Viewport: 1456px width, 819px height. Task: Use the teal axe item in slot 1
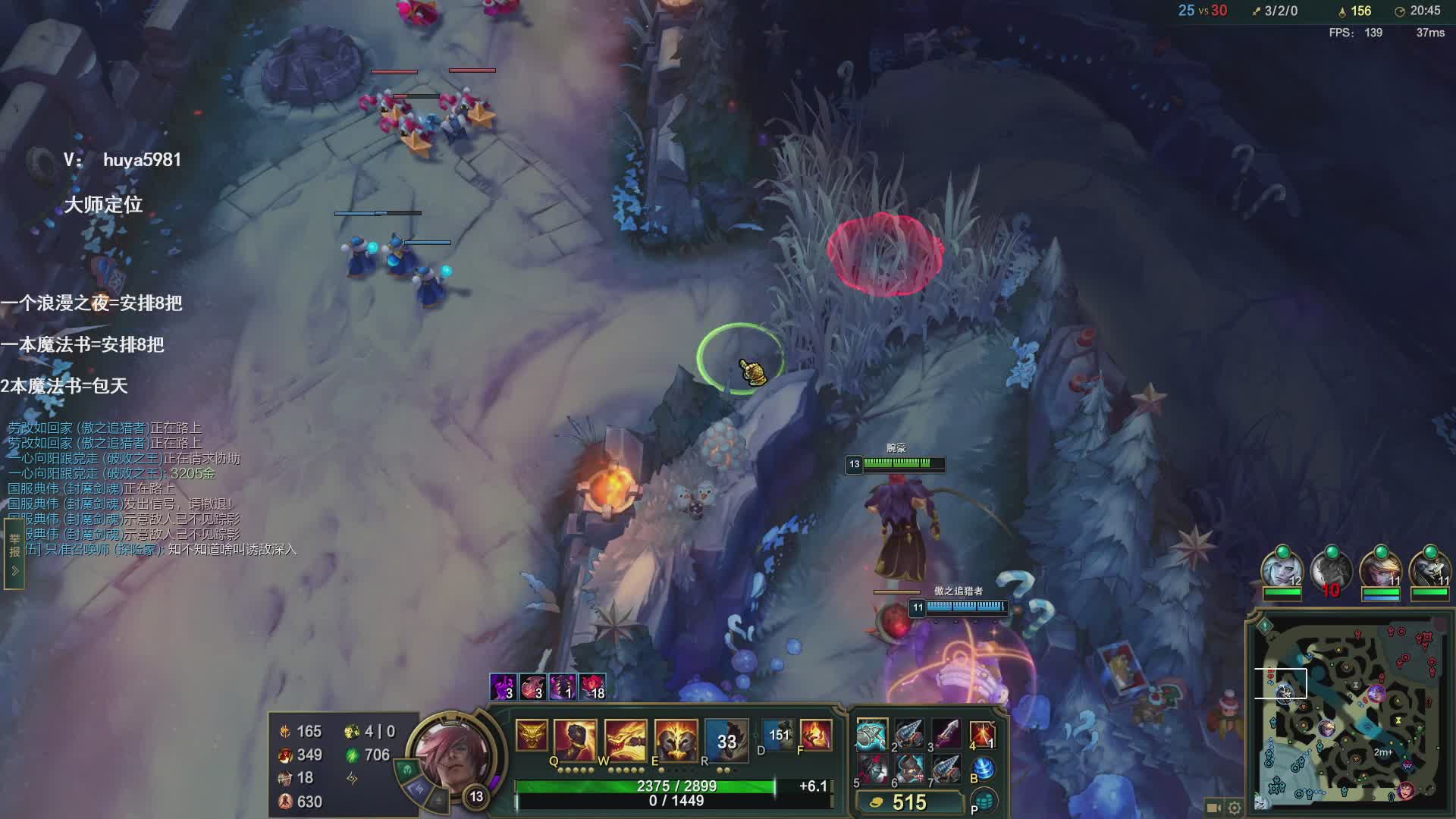871,736
